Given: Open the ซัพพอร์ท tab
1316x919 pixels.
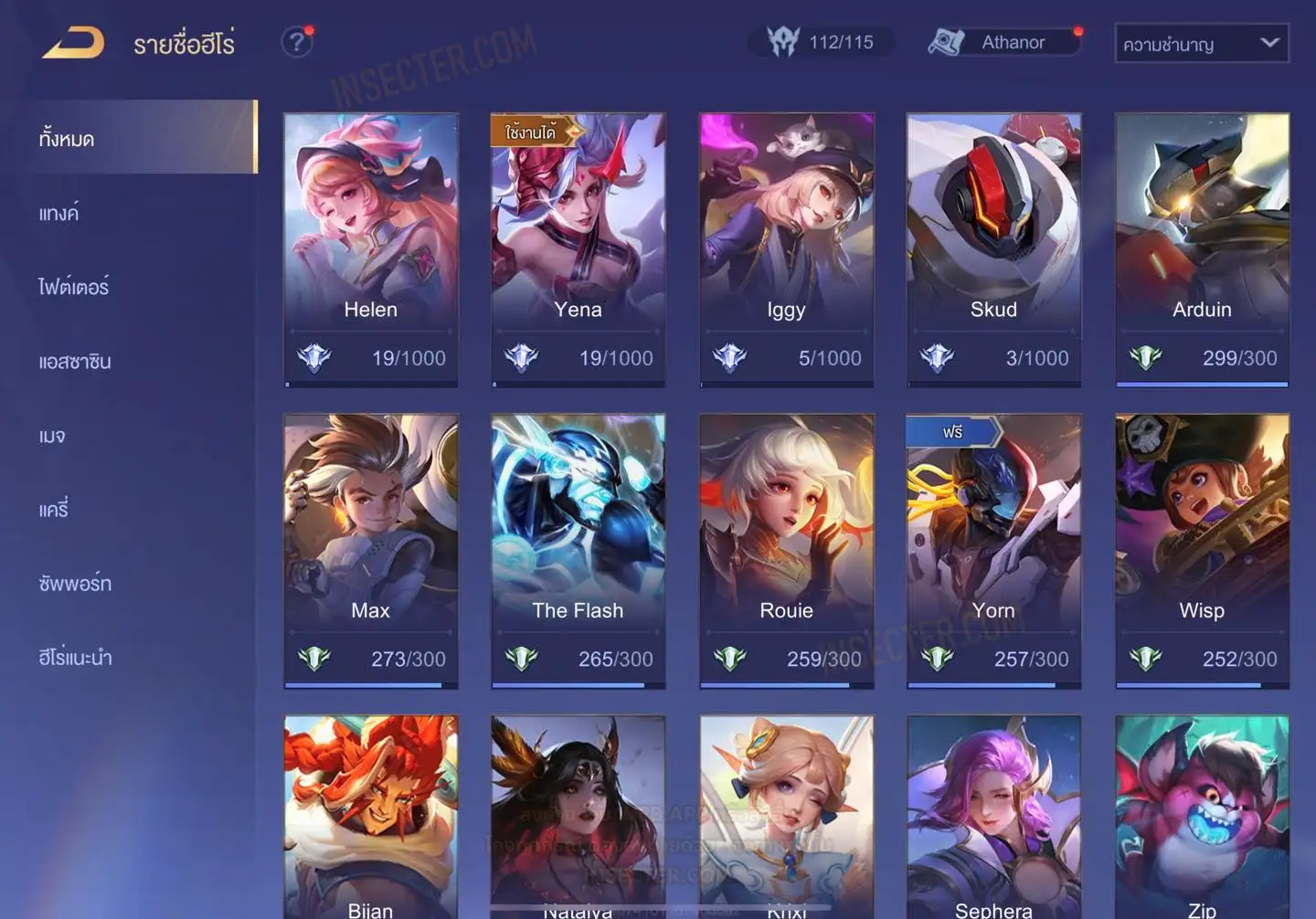Looking at the screenshot, I should click(75, 584).
